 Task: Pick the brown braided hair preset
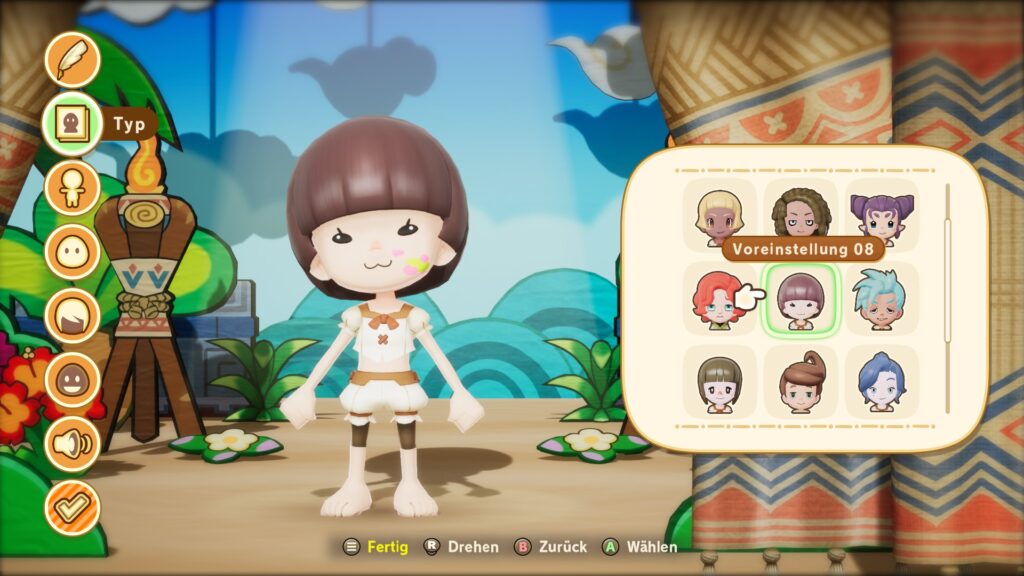(801, 214)
